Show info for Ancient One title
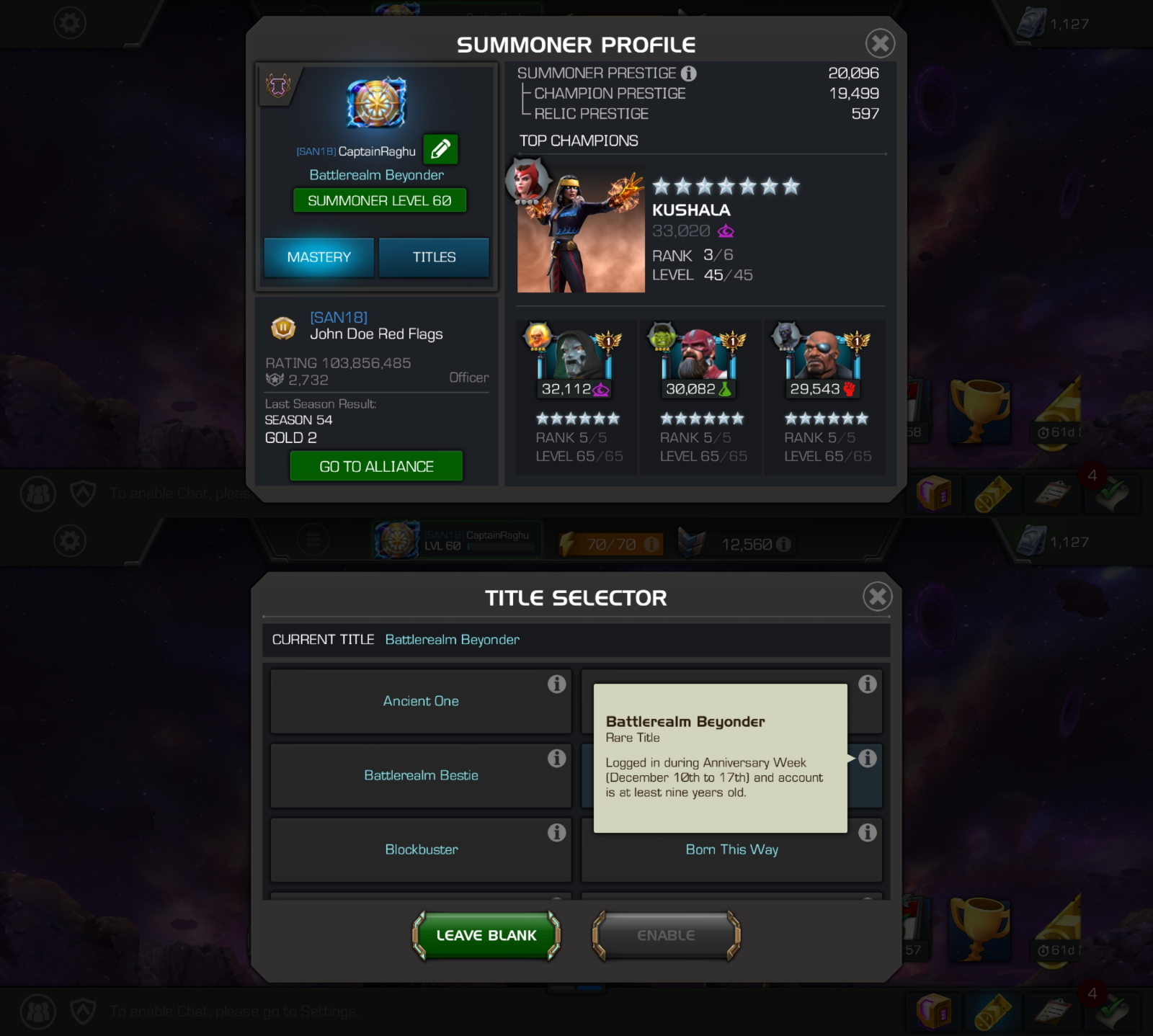 (x=556, y=684)
